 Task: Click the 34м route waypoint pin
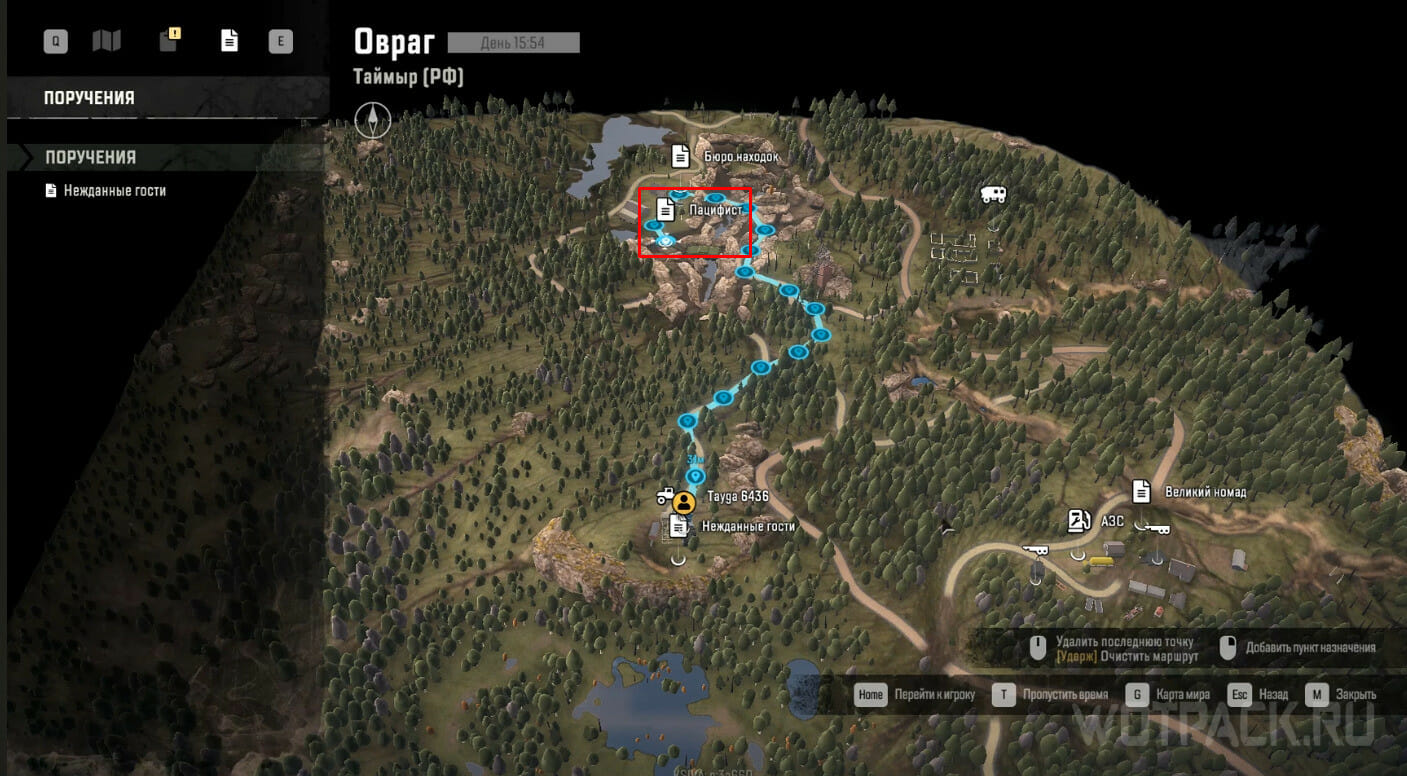point(696,476)
